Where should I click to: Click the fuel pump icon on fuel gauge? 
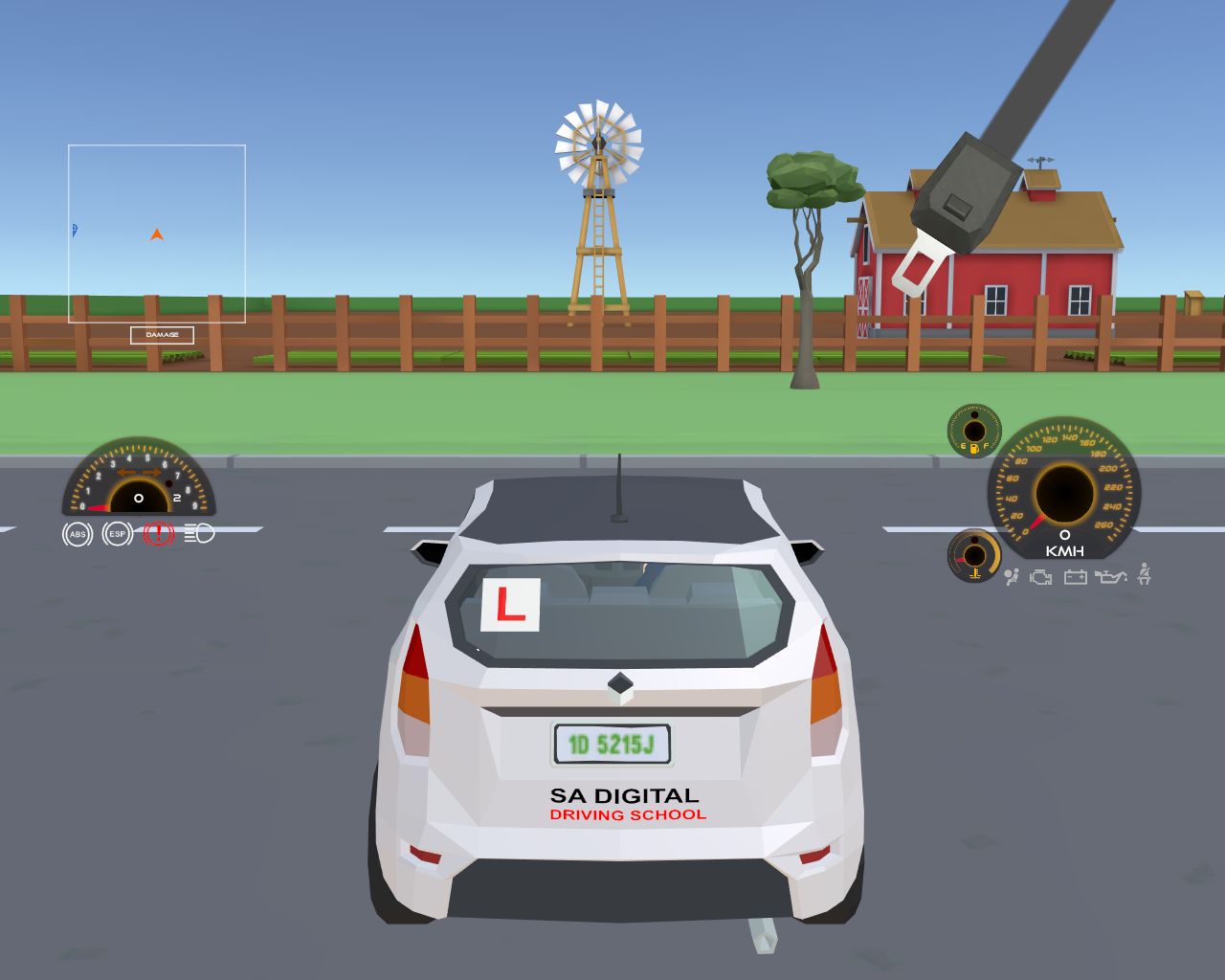973,448
